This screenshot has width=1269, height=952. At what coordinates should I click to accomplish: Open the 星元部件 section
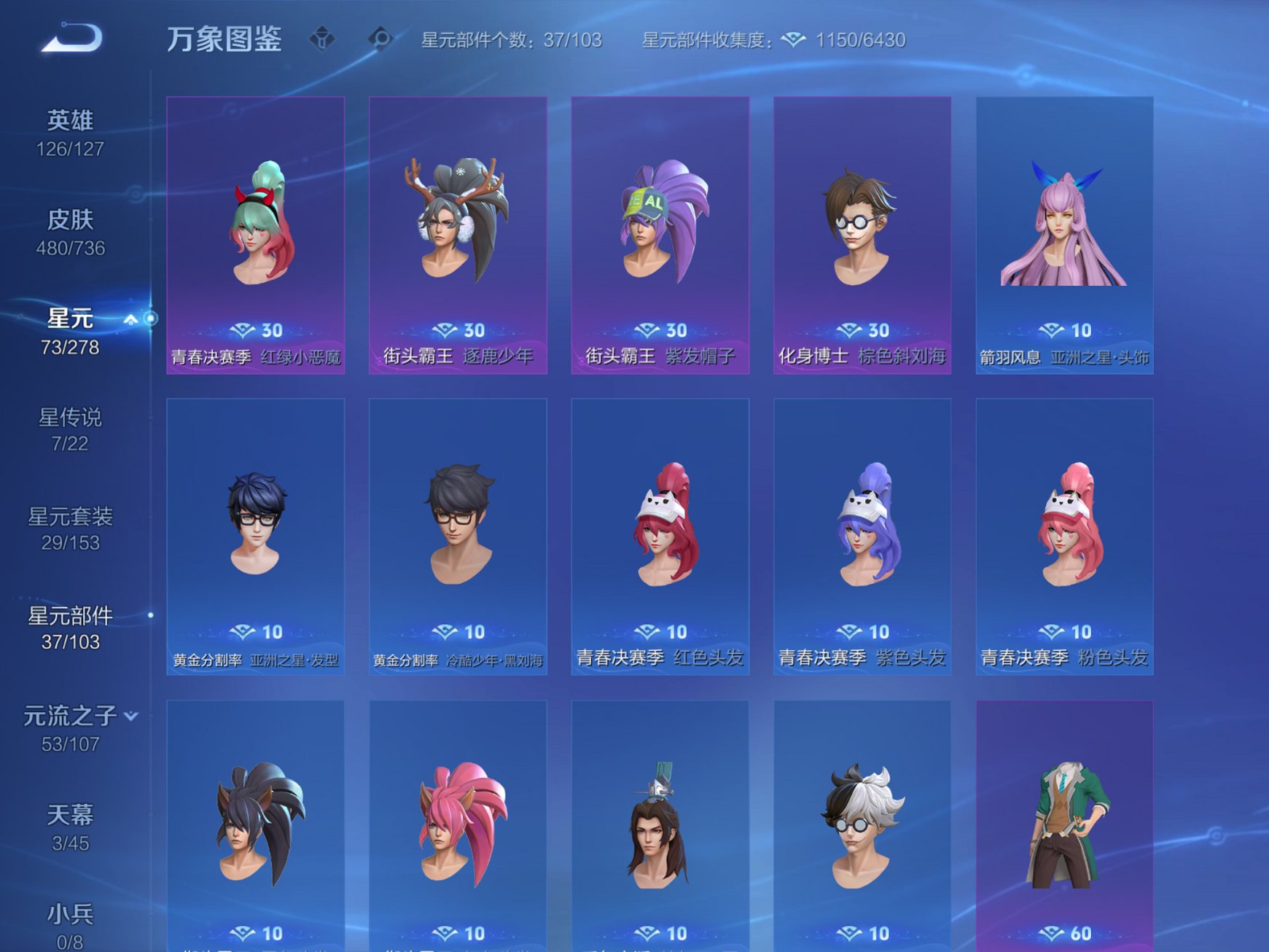click(x=70, y=617)
